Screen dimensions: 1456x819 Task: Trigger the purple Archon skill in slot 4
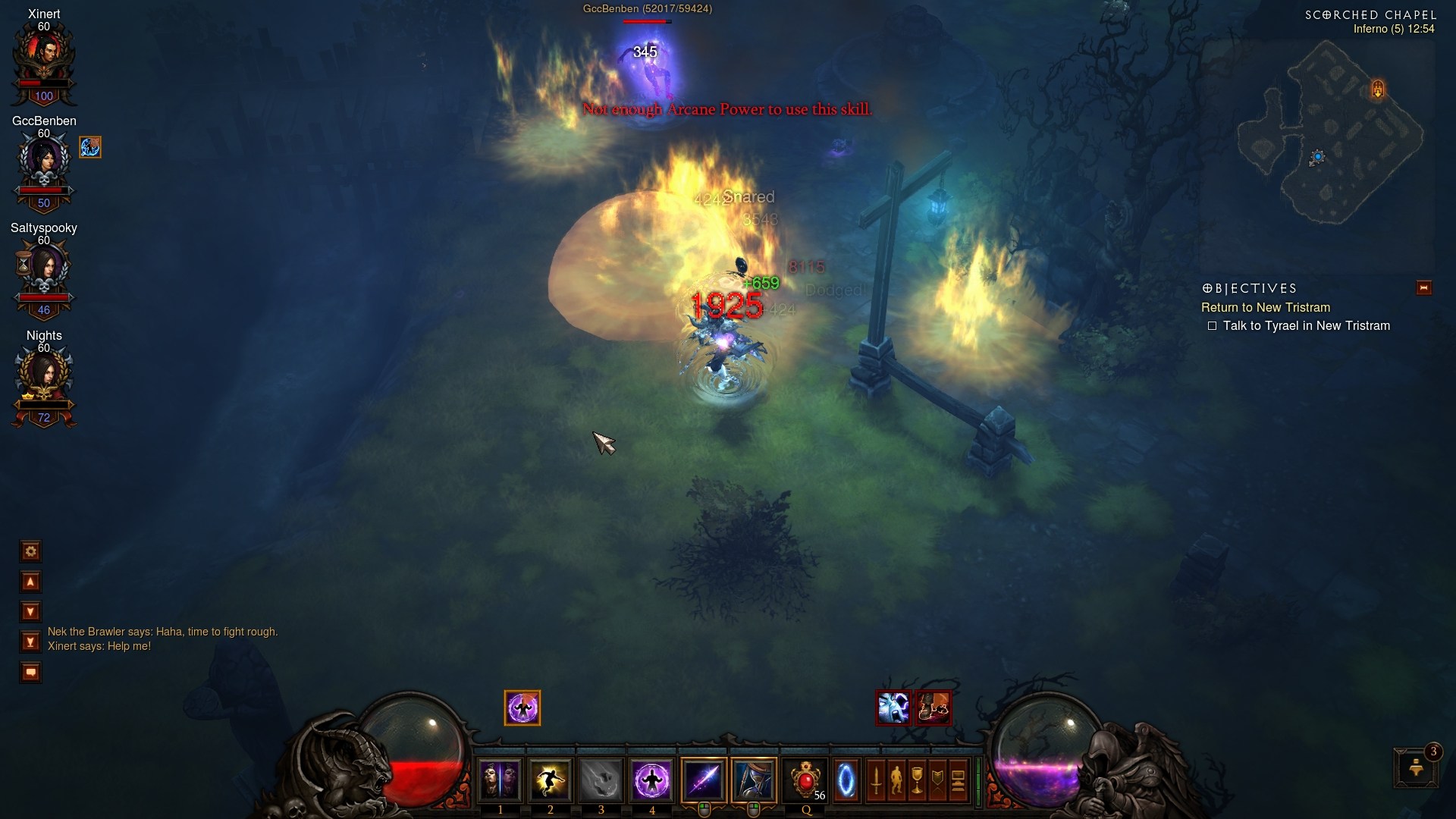tap(651, 780)
